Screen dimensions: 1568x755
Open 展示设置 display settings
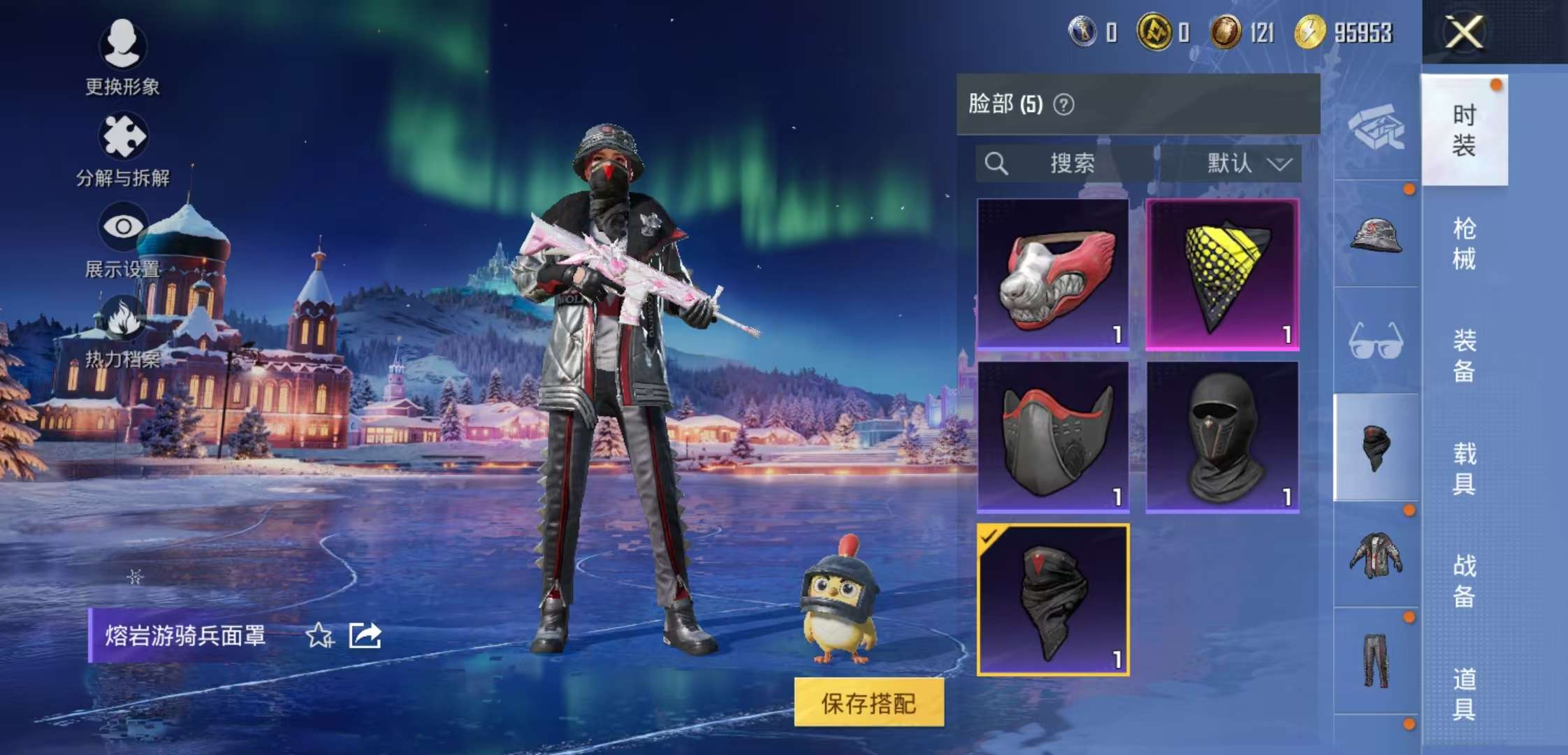click(x=123, y=239)
